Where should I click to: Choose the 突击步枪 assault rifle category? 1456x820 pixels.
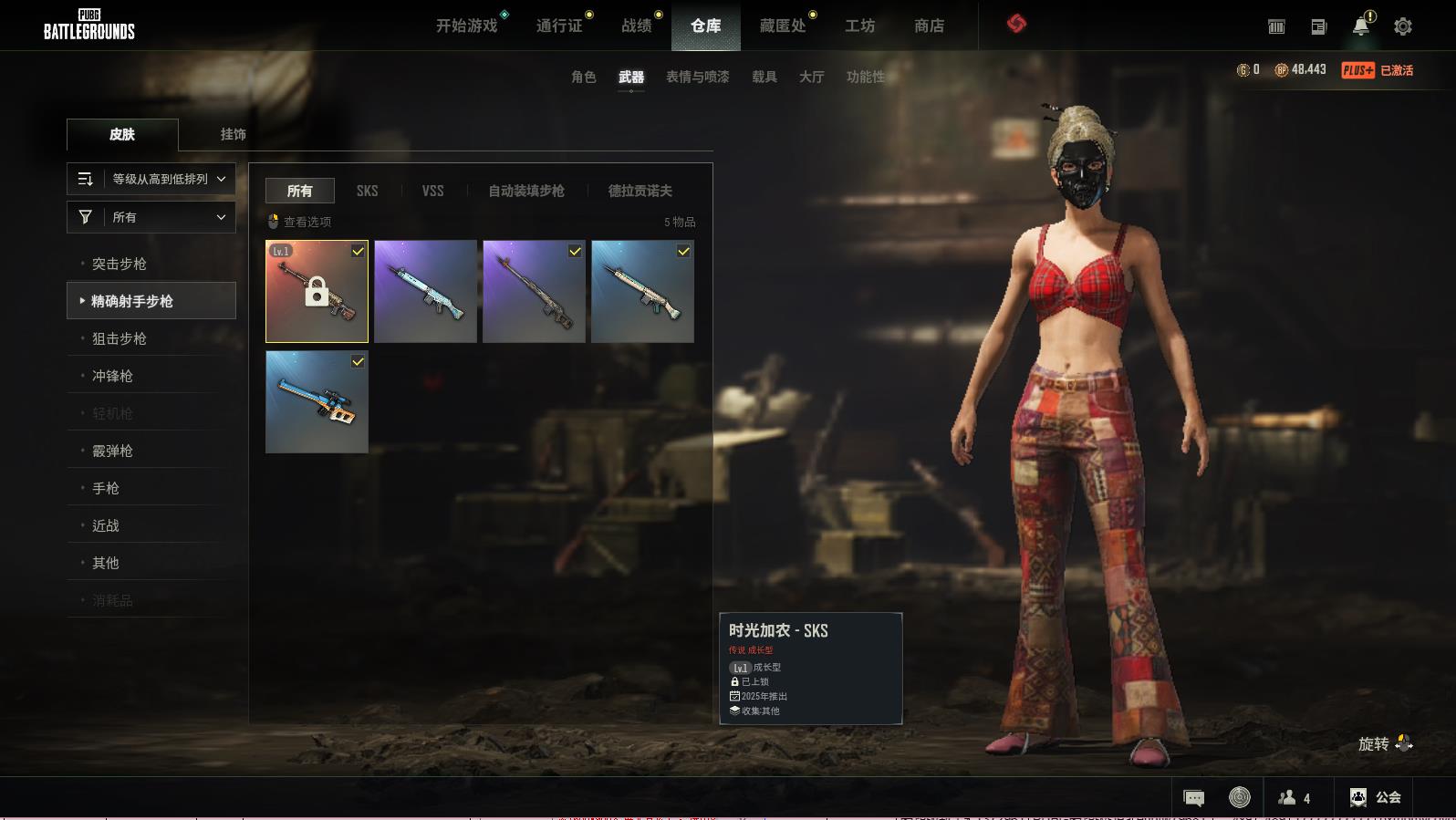(120, 264)
